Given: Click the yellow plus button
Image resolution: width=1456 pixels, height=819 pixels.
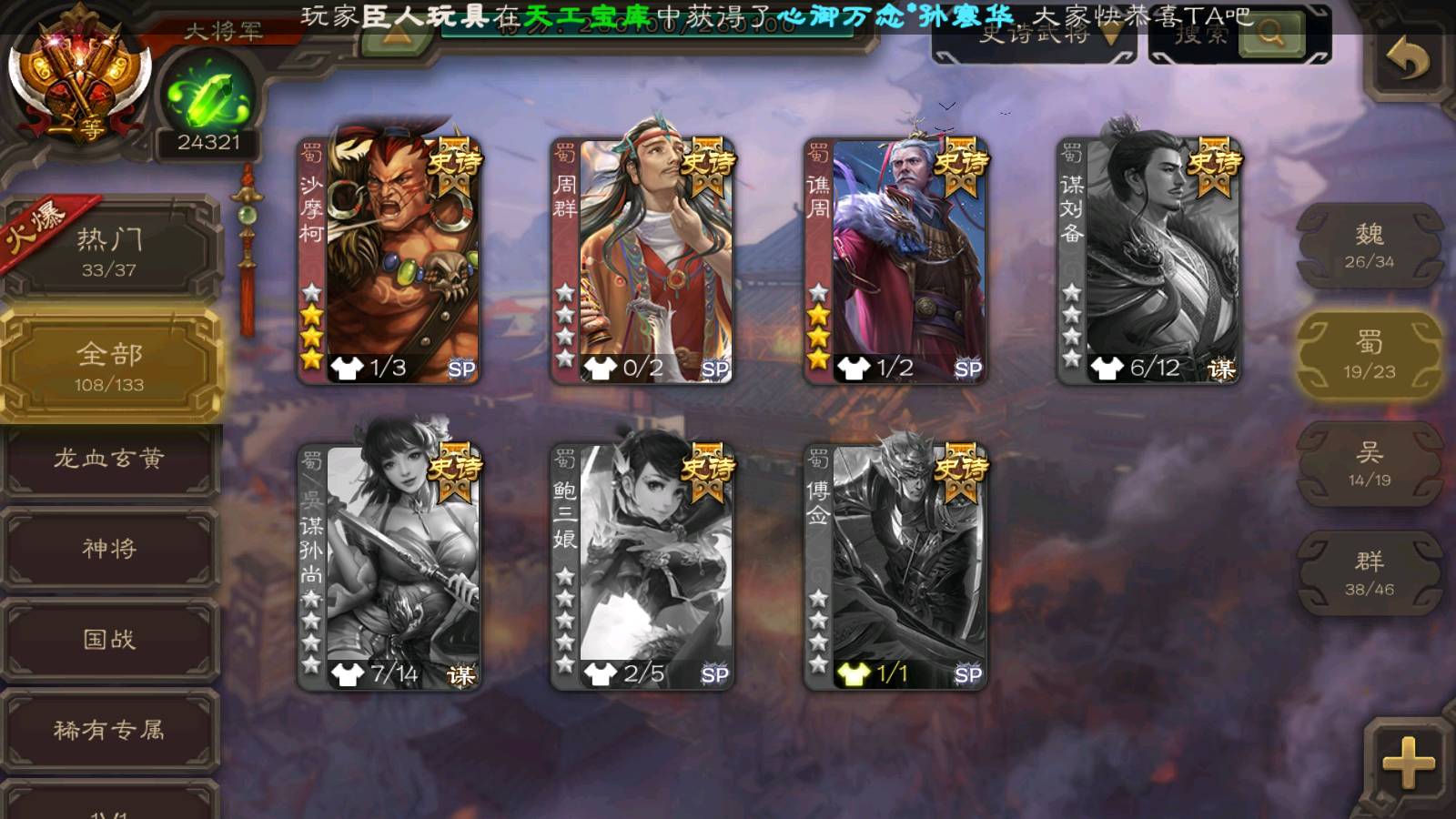Looking at the screenshot, I should [1408, 762].
